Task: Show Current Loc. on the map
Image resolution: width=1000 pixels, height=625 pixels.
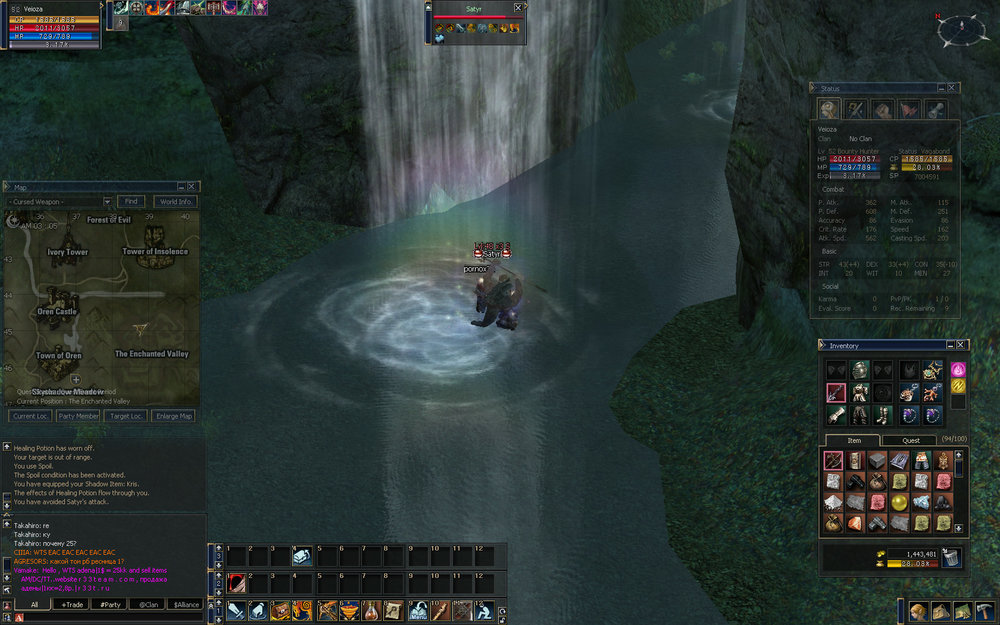Action: tap(27, 416)
